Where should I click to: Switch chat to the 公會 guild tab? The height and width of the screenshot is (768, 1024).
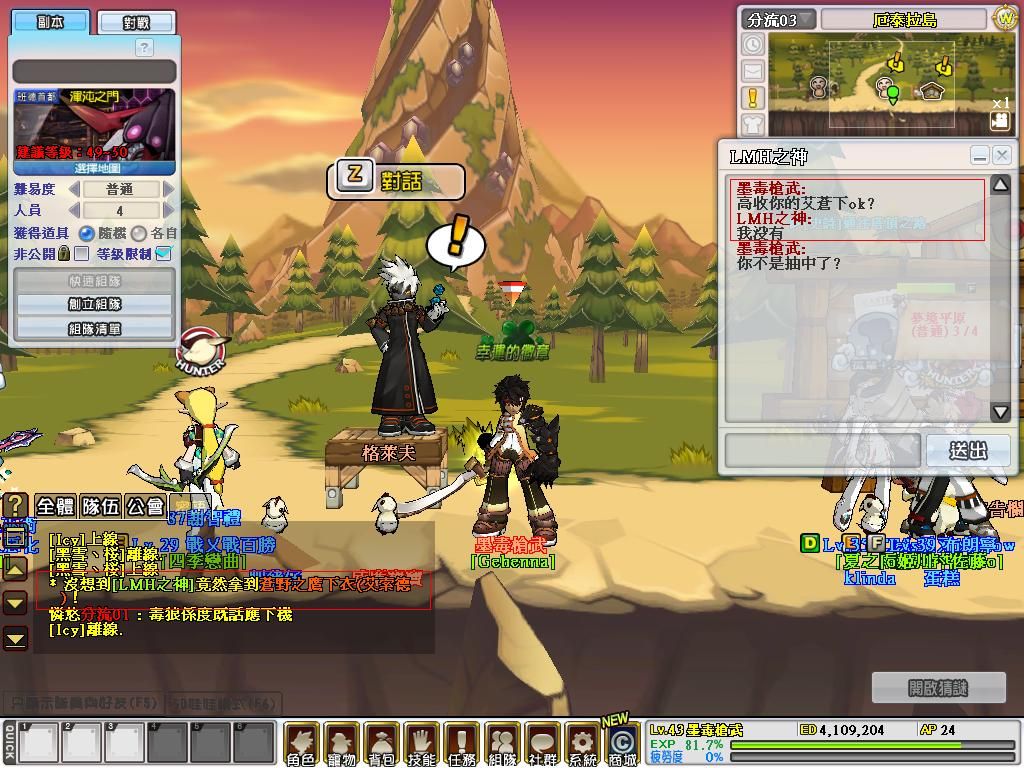click(145, 506)
